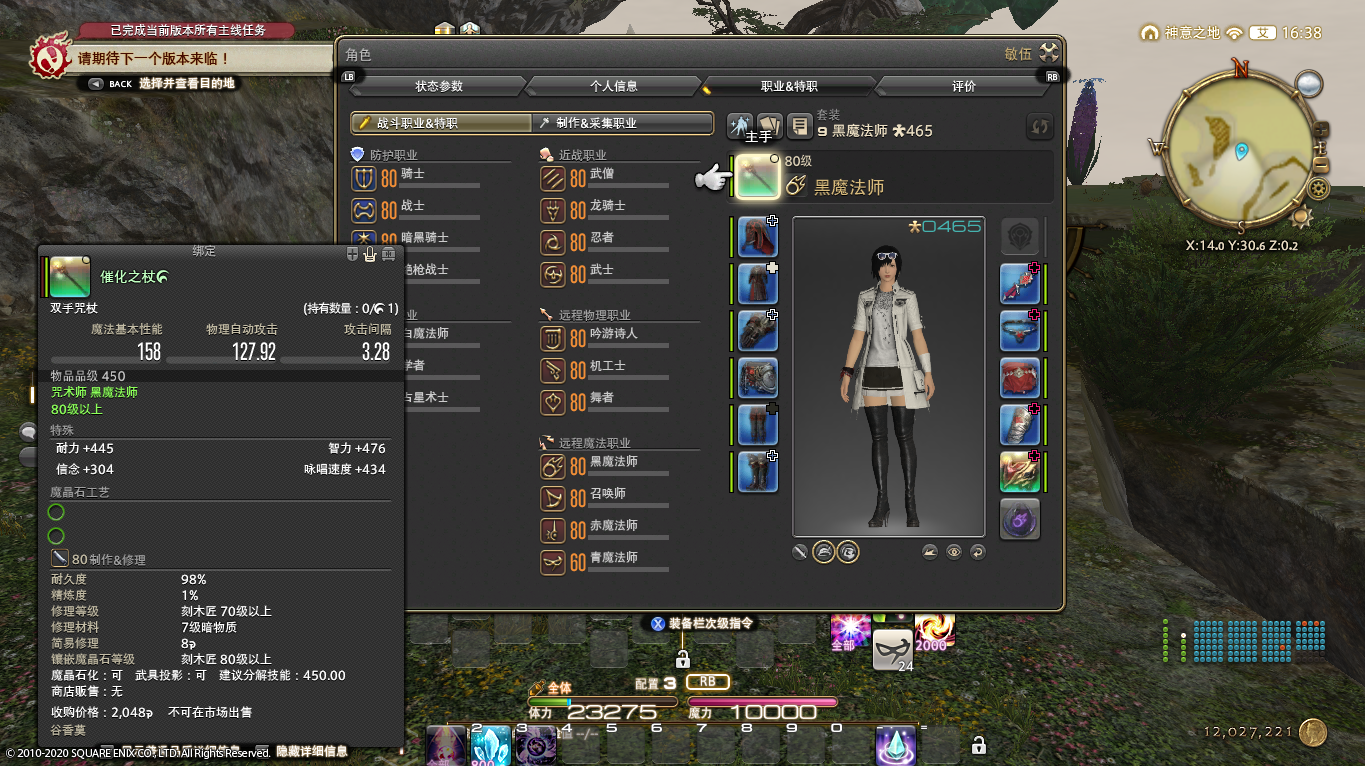Select the purple soul crystal slot
The height and width of the screenshot is (766, 1365).
1020,520
